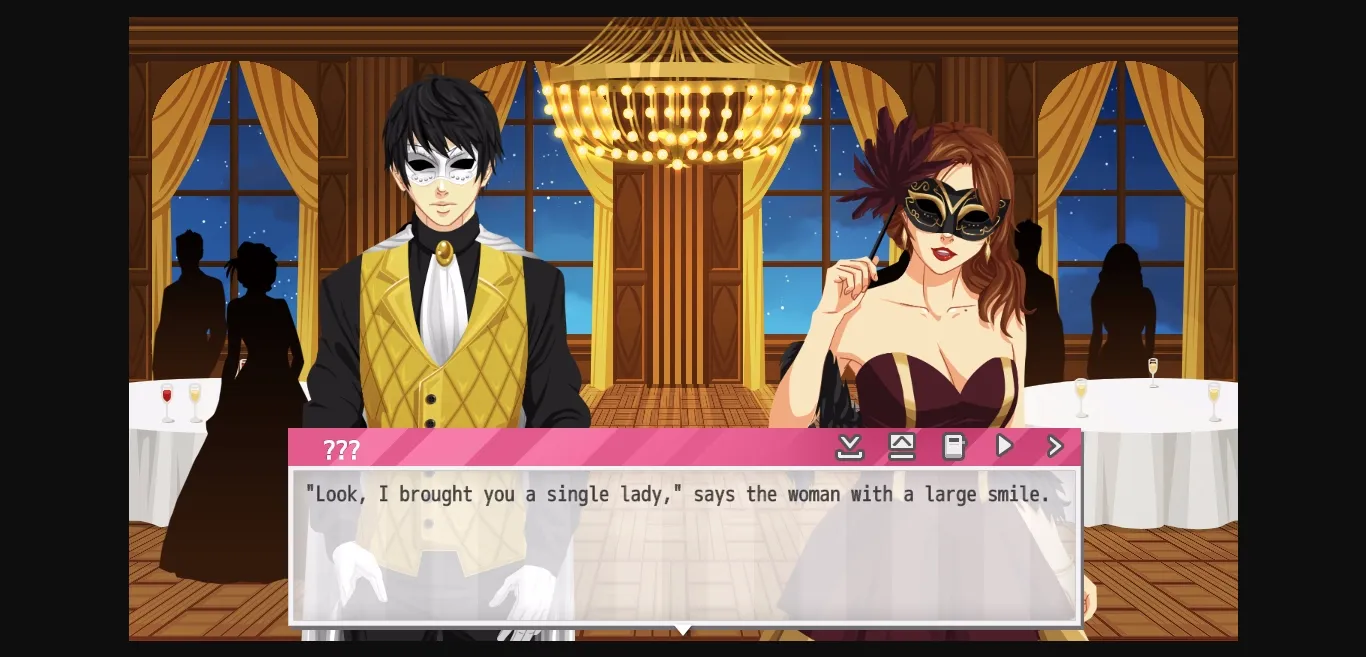Advance dialogue via the white arrow indicator
The width and height of the screenshot is (1366, 657).
(682, 630)
